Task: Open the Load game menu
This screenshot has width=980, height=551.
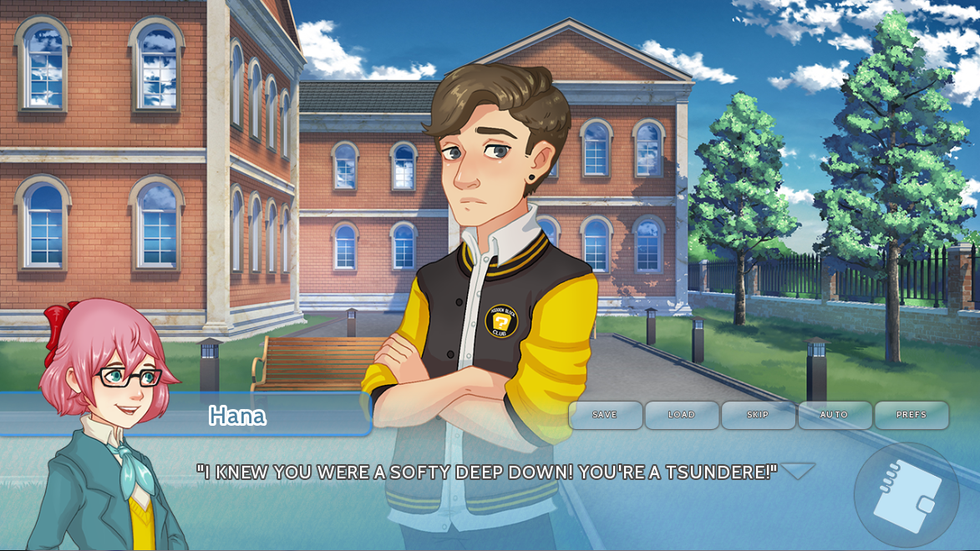Action: click(x=681, y=415)
